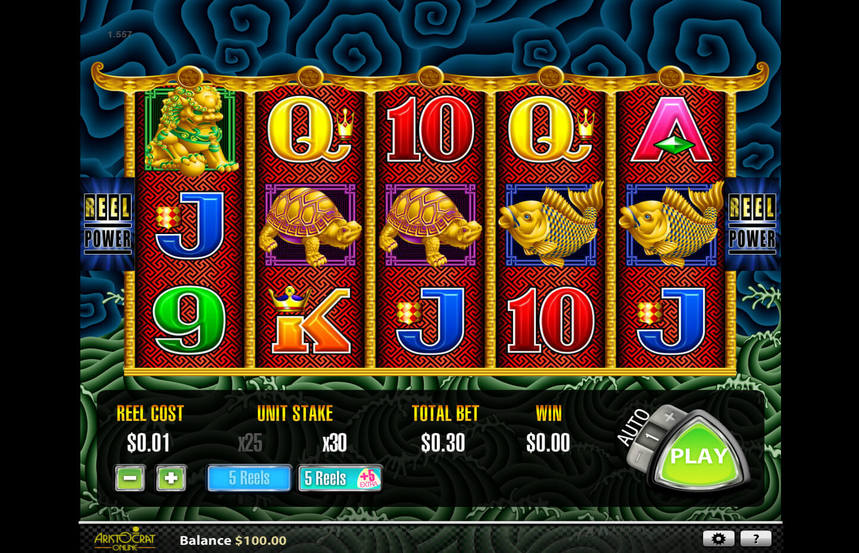Raise the auto spin count with plus
859x553 pixels.
pyautogui.click(x=669, y=415)
